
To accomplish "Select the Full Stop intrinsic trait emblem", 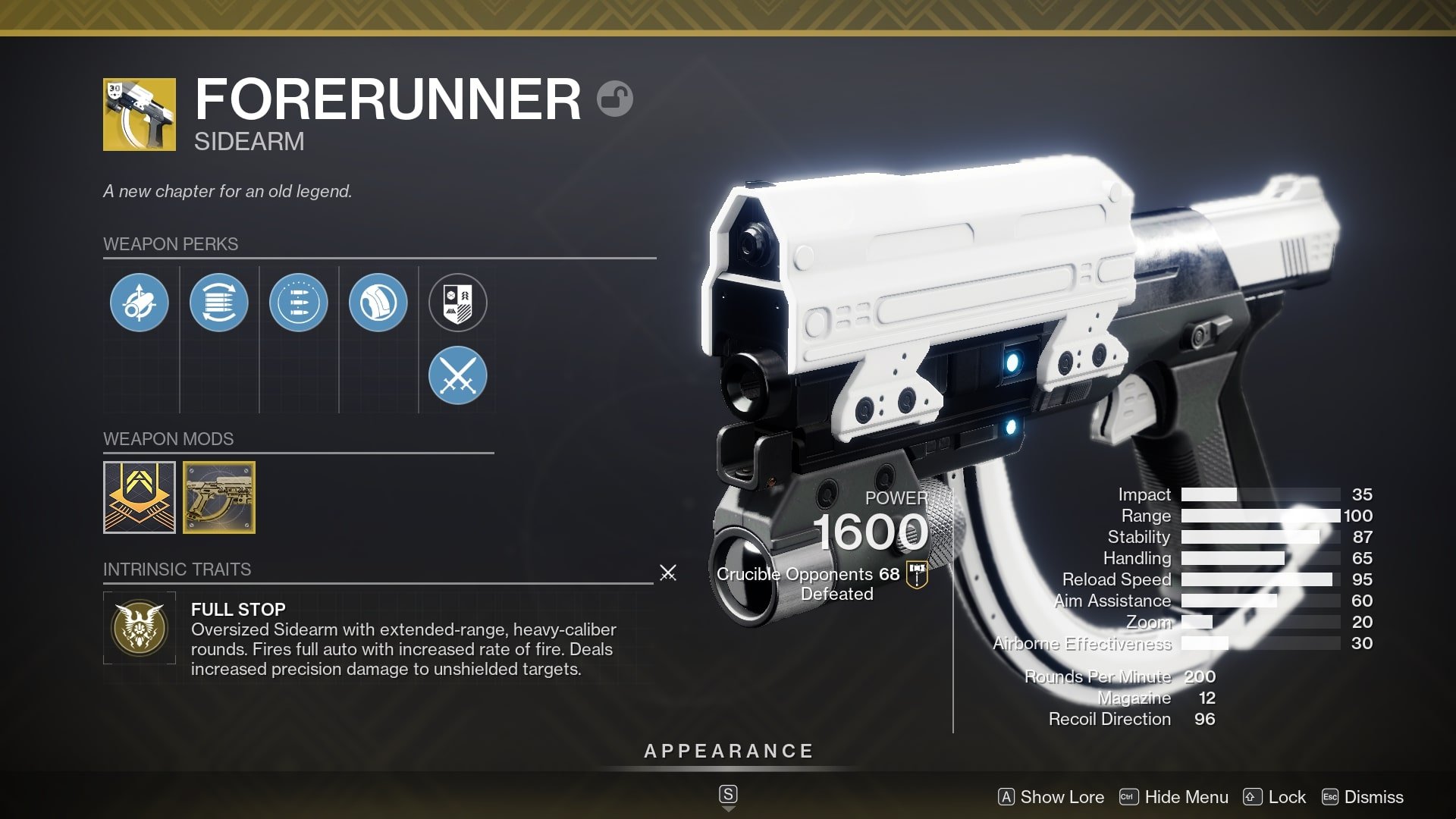I will pos(140,628).
